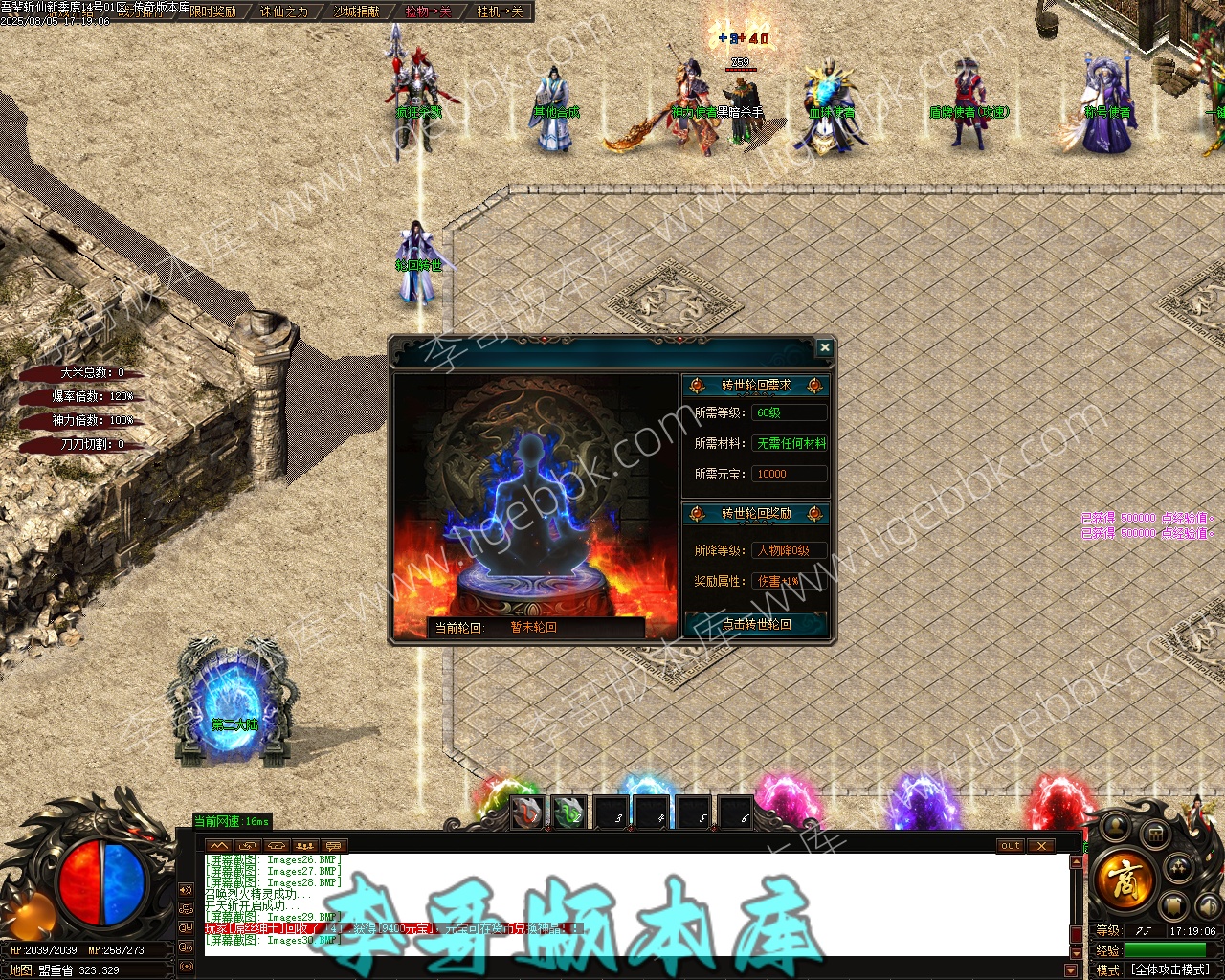Image resolution: width=1225 pixels, height=980 pixels.
Task: Click the 点击转世轮回 reincarnate button
Action: (x=756, y=624)
